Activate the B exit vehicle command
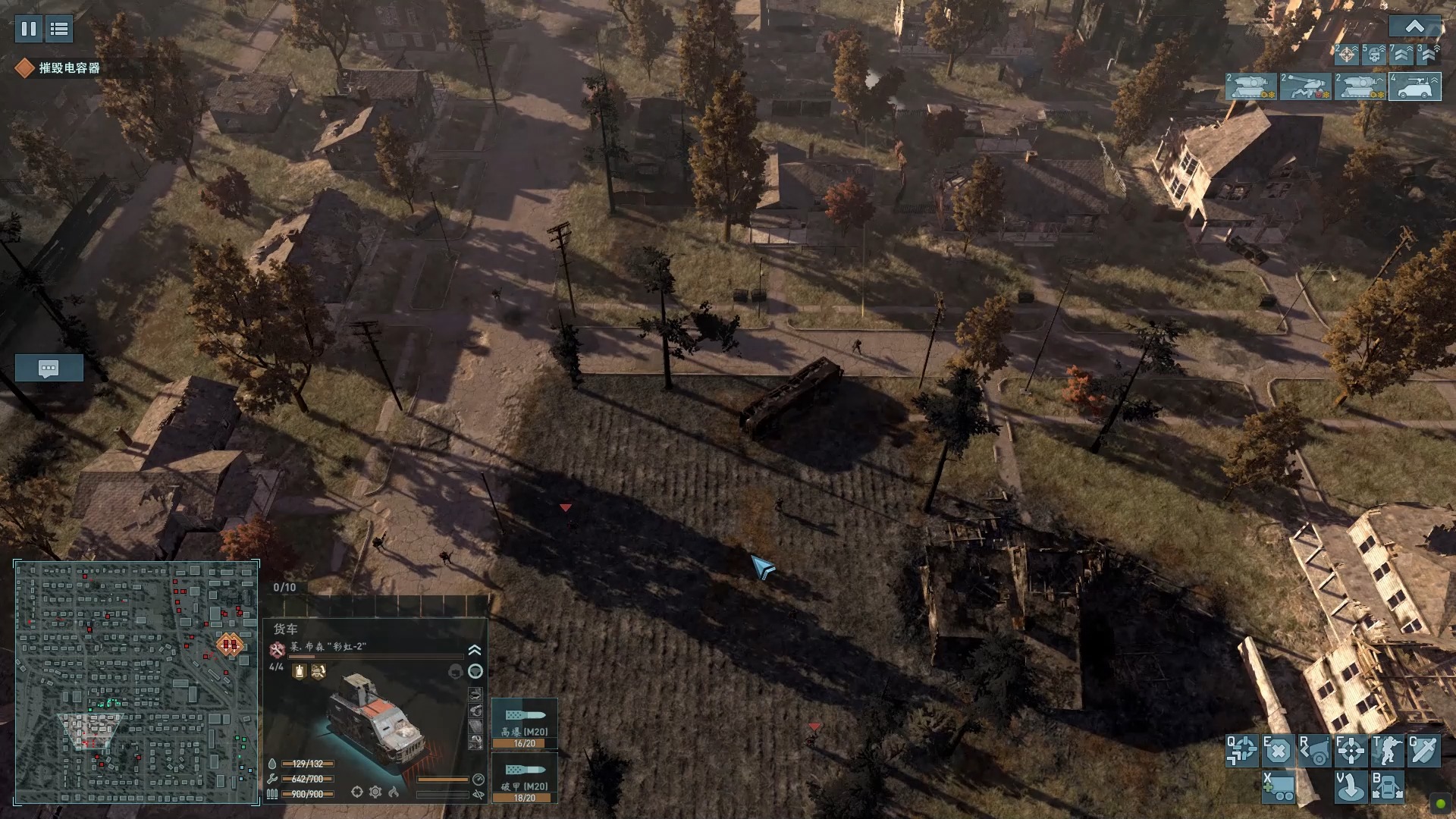 (1387, 787)
